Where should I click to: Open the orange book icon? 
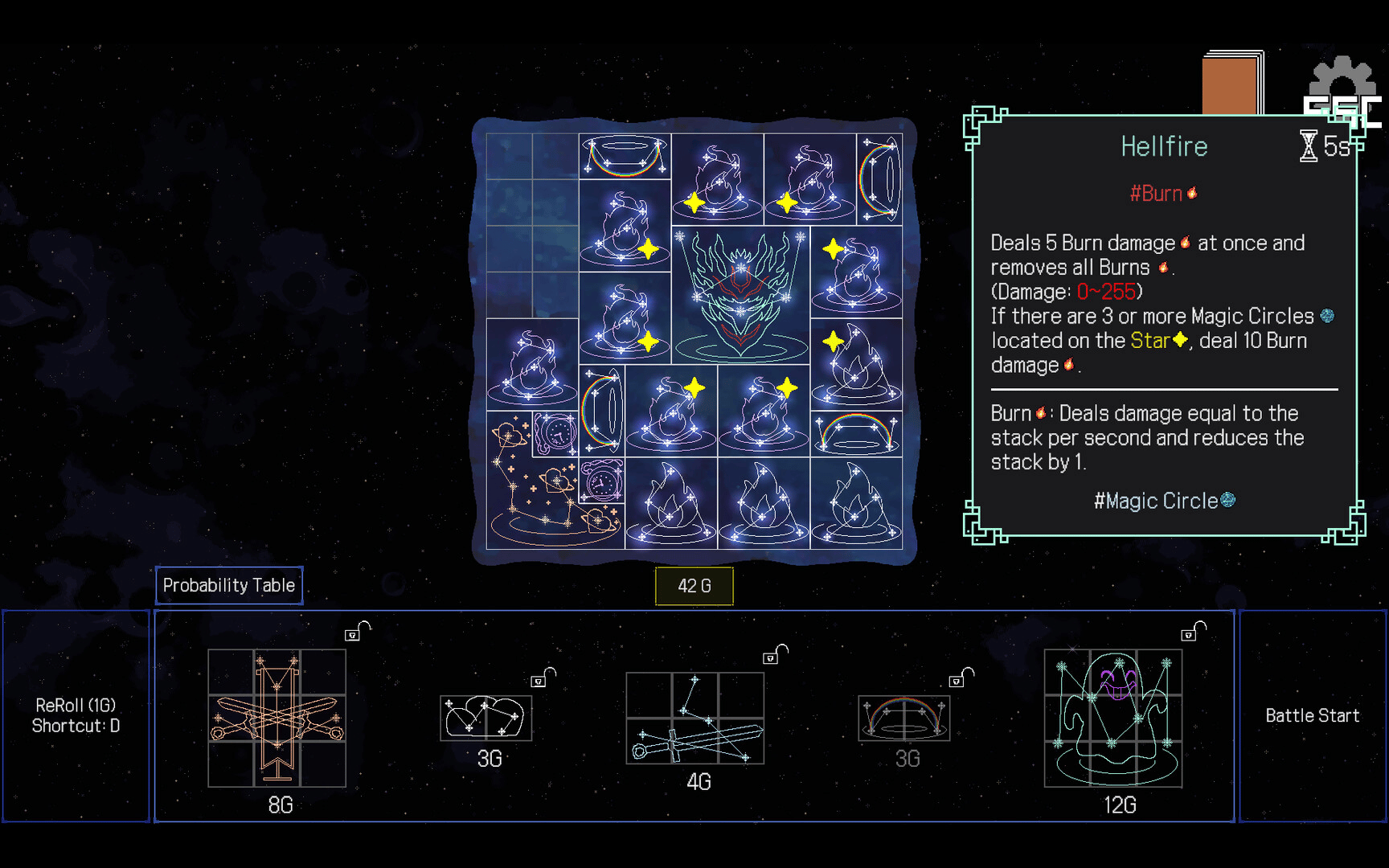click(x=1231, y=84)
